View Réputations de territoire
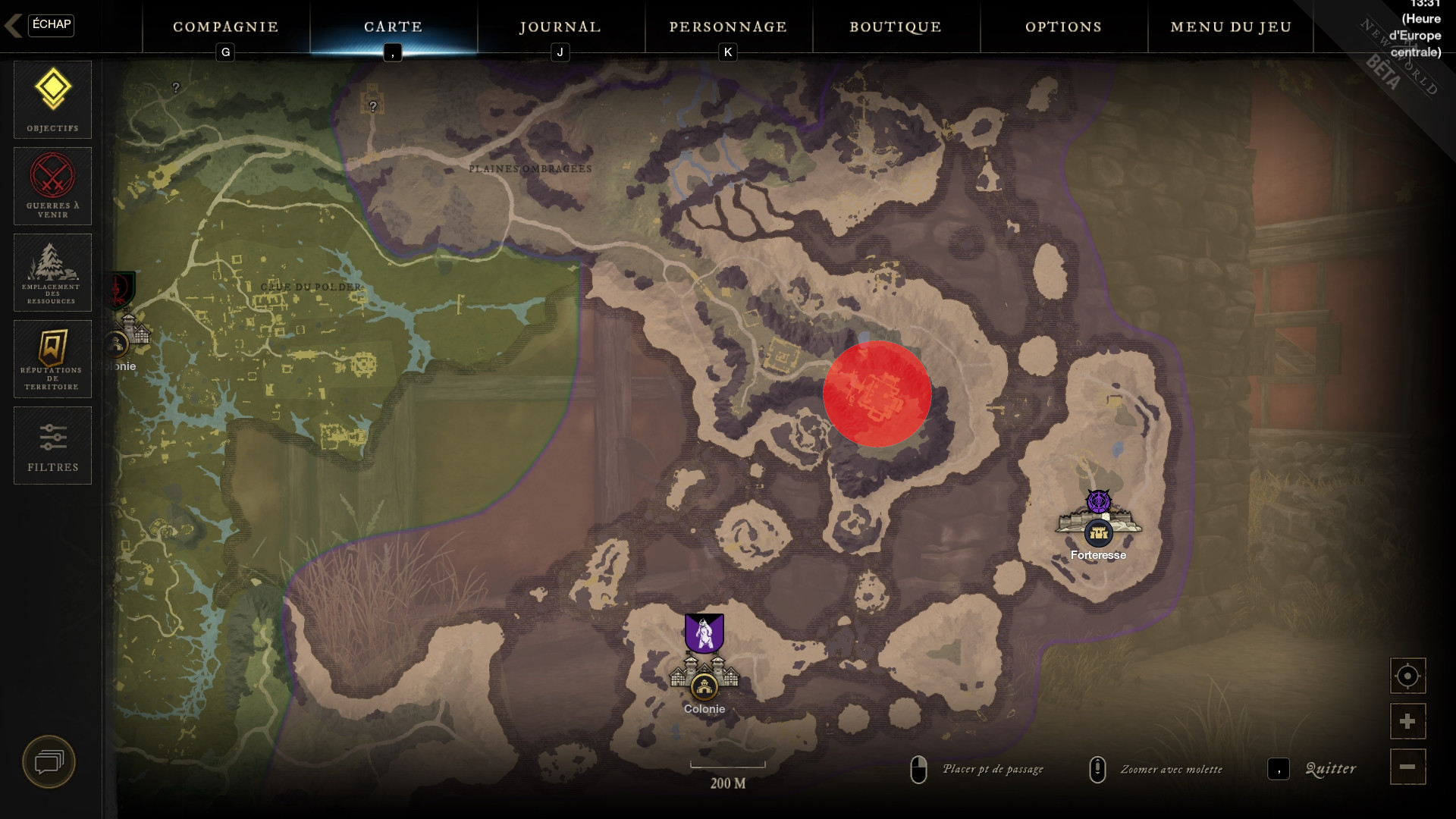1456x819 pixels. point(52,358)
